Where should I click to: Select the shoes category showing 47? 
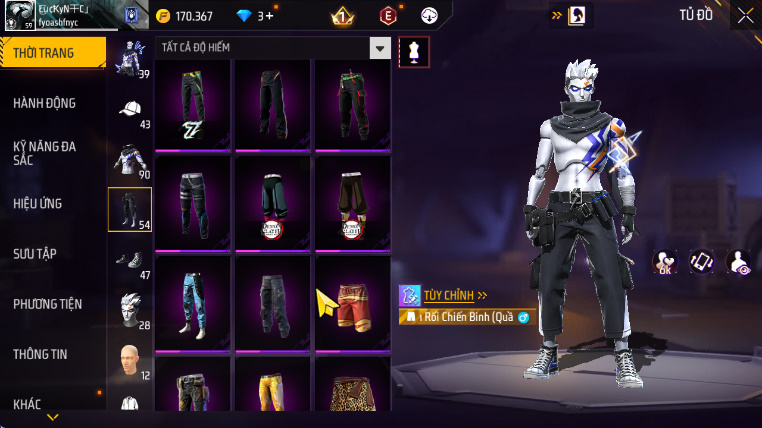pyautogui.click(x=130, y=261)
